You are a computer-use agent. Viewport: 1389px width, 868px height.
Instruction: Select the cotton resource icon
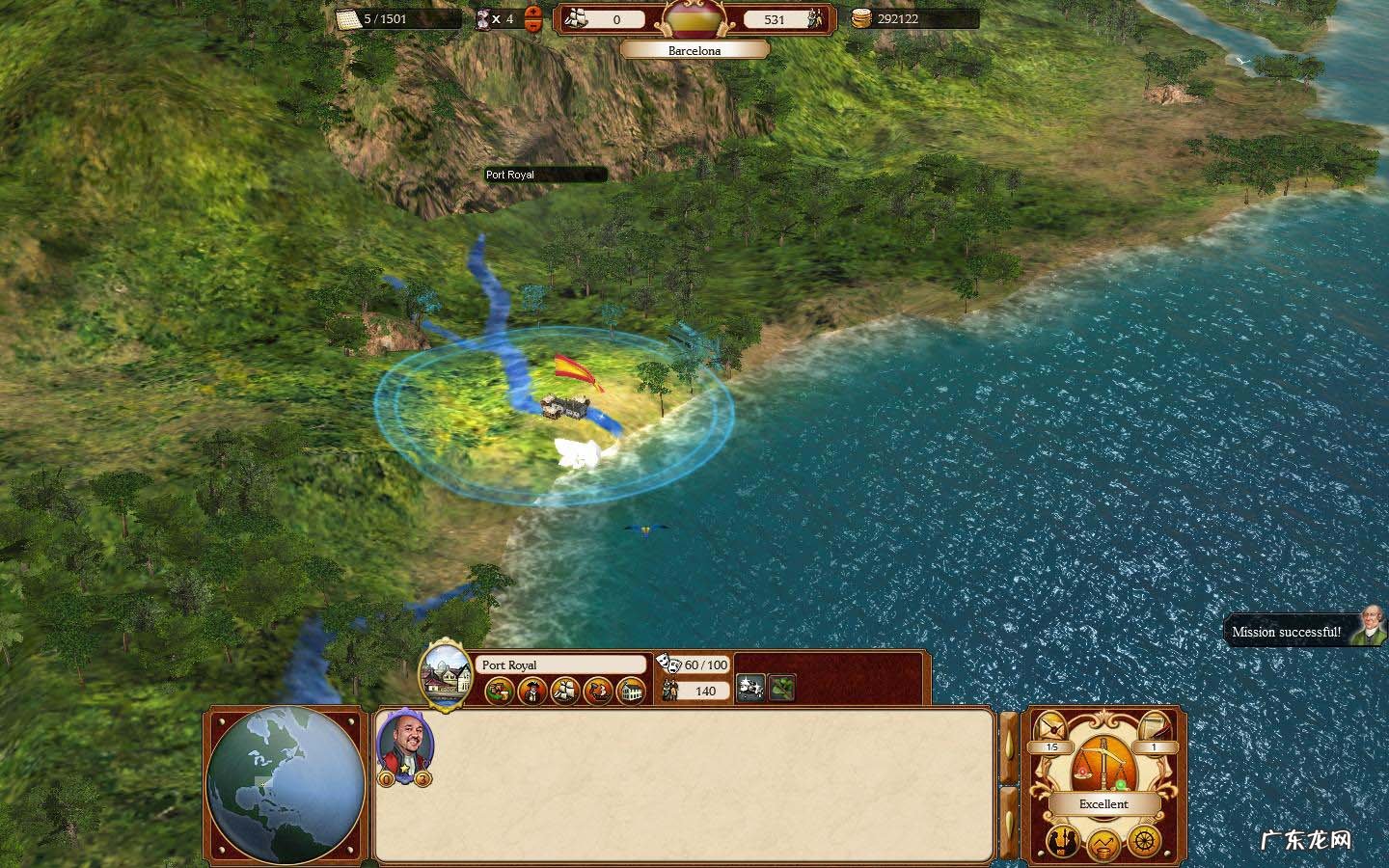coord(751,688)
